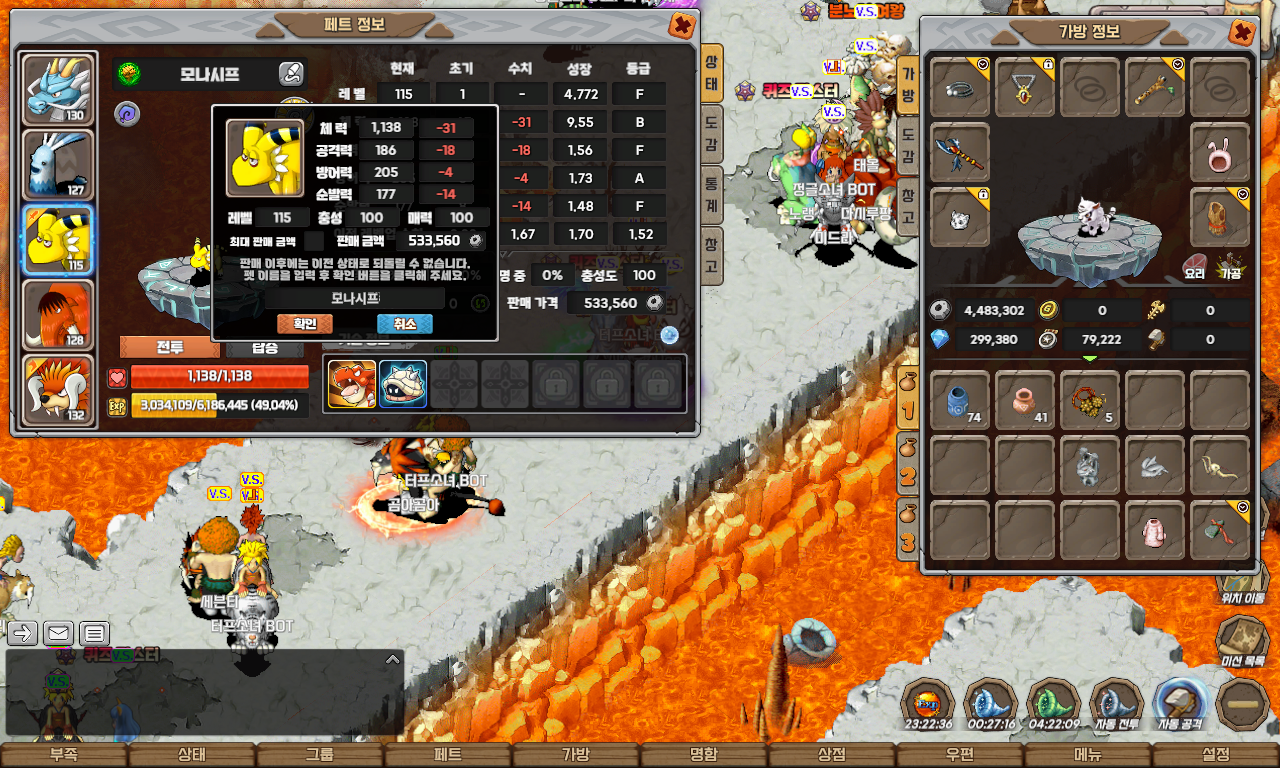Close the 페트 정보 pet info window
1280x768 pixels.
tap(682, 26)
